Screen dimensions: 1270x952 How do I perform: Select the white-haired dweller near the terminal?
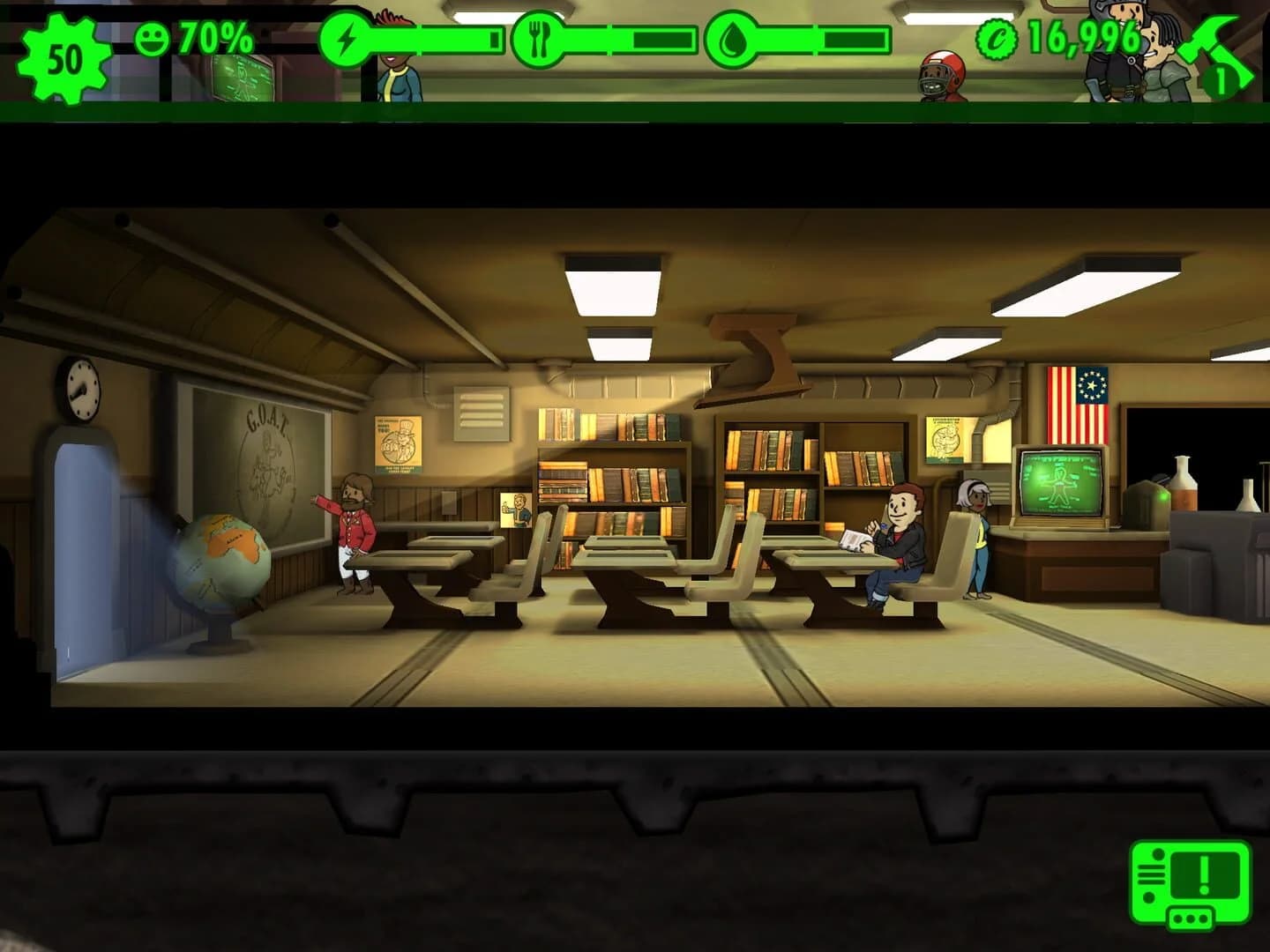click(979, 529)
